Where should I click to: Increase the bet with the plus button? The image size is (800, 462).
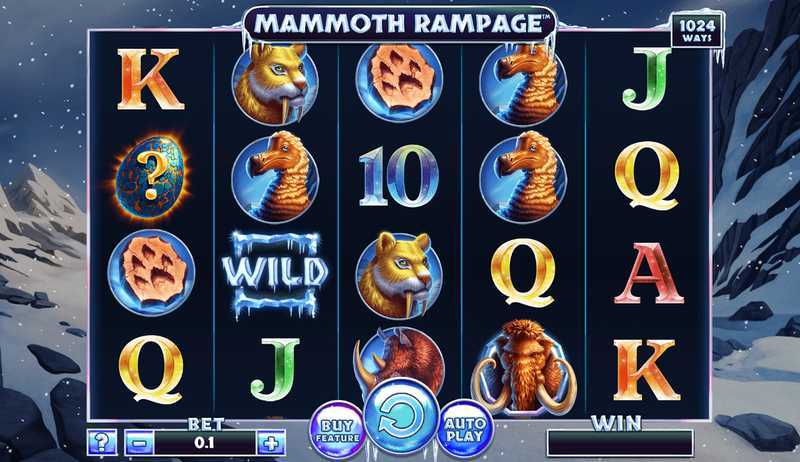(270, 442)
